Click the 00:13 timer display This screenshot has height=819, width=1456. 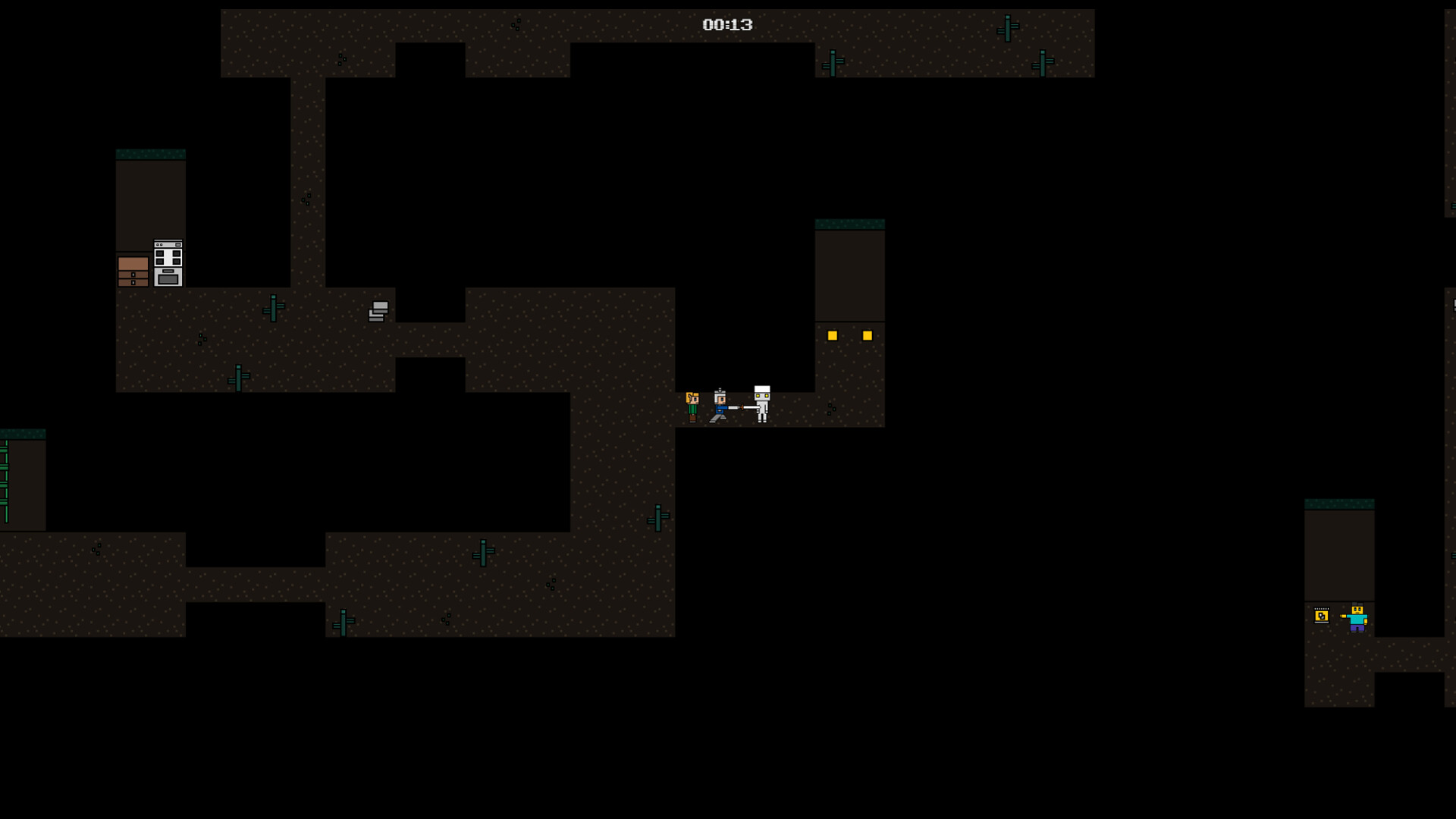[726, 24]
